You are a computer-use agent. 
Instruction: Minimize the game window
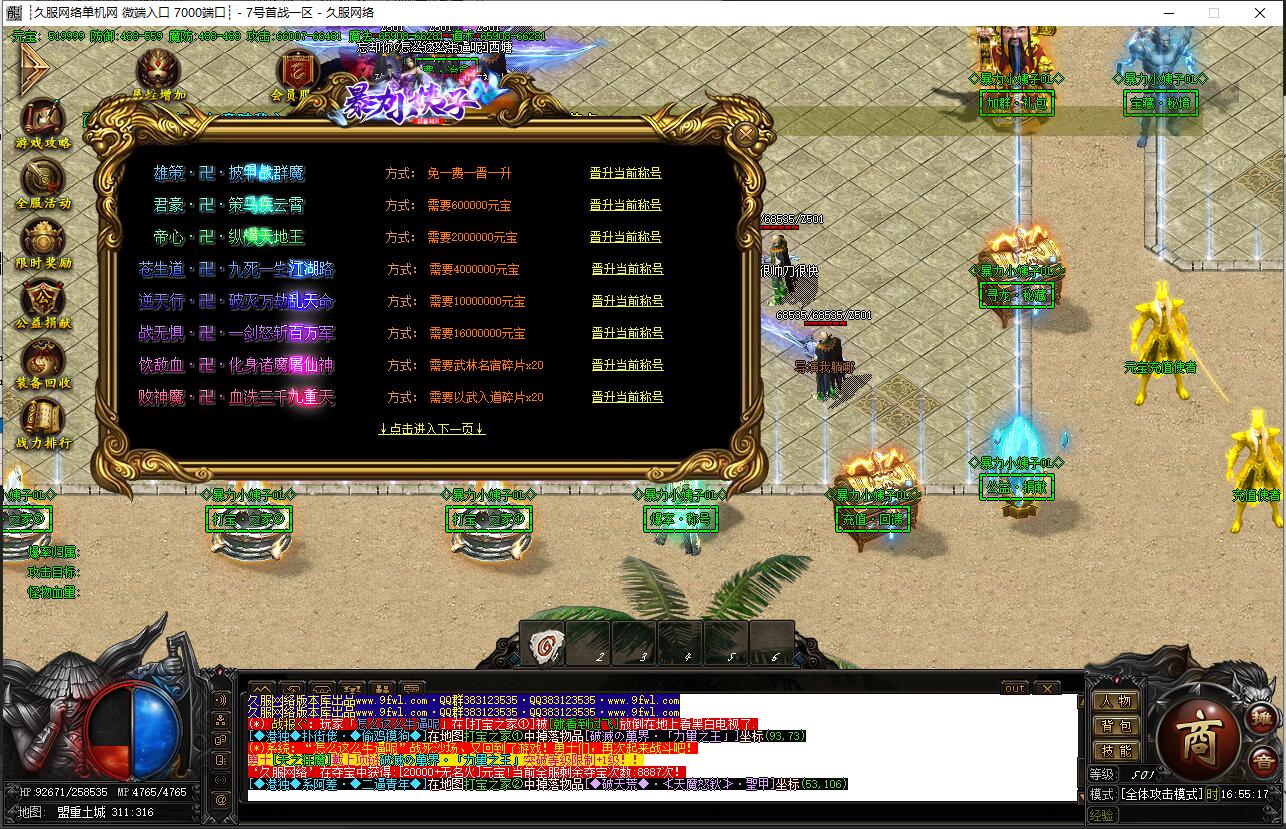point(1168,13)
